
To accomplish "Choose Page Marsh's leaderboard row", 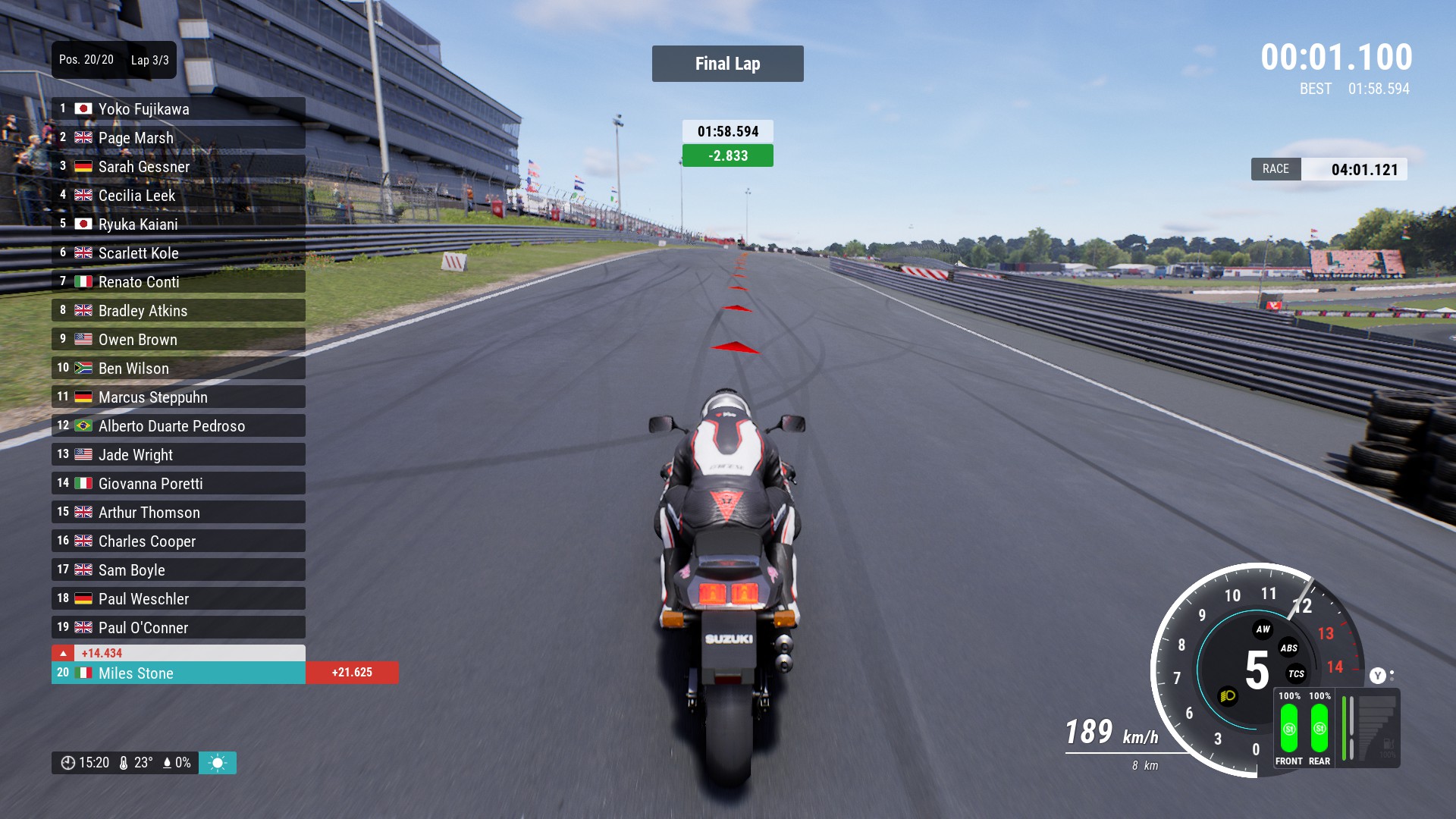I will point(178,138).
